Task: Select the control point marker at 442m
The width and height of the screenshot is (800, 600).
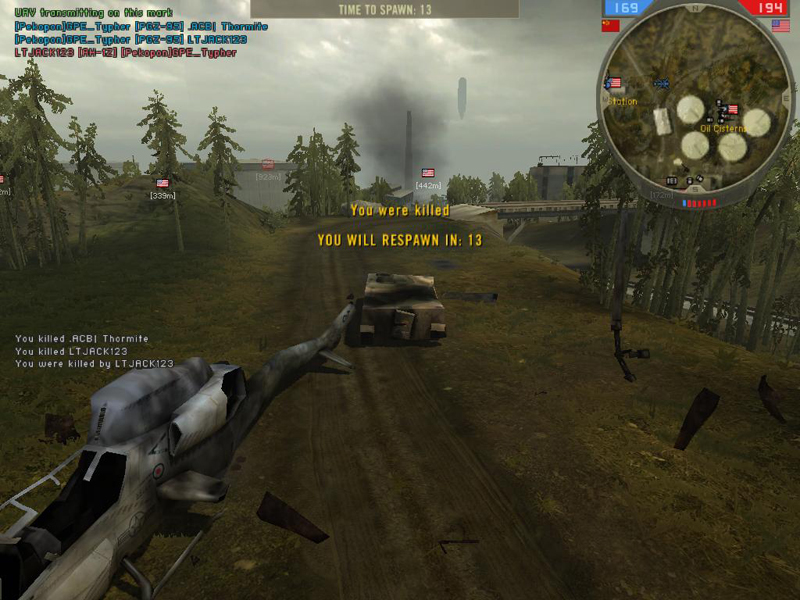Action: 428,173
